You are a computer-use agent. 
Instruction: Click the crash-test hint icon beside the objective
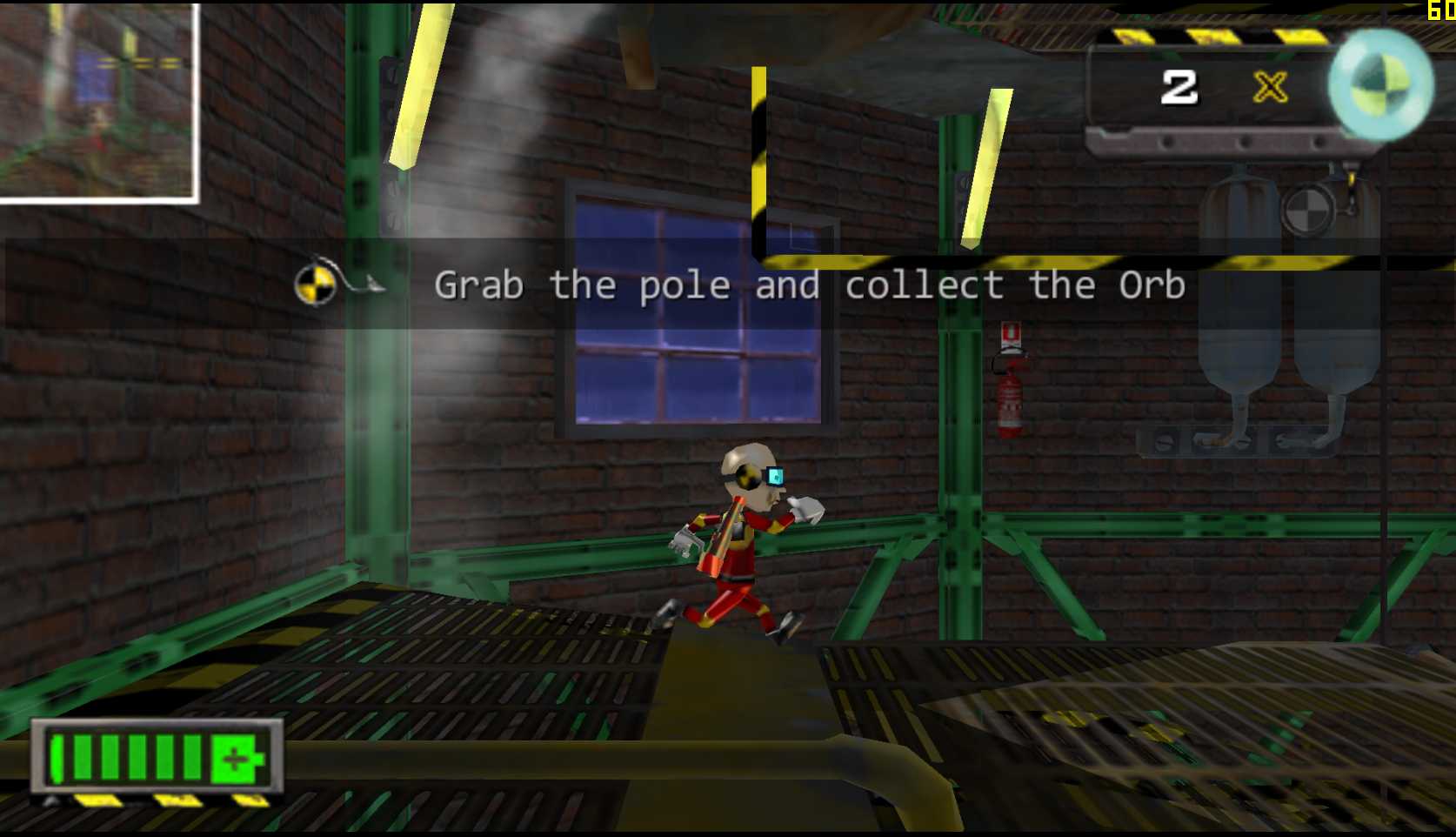316,284
